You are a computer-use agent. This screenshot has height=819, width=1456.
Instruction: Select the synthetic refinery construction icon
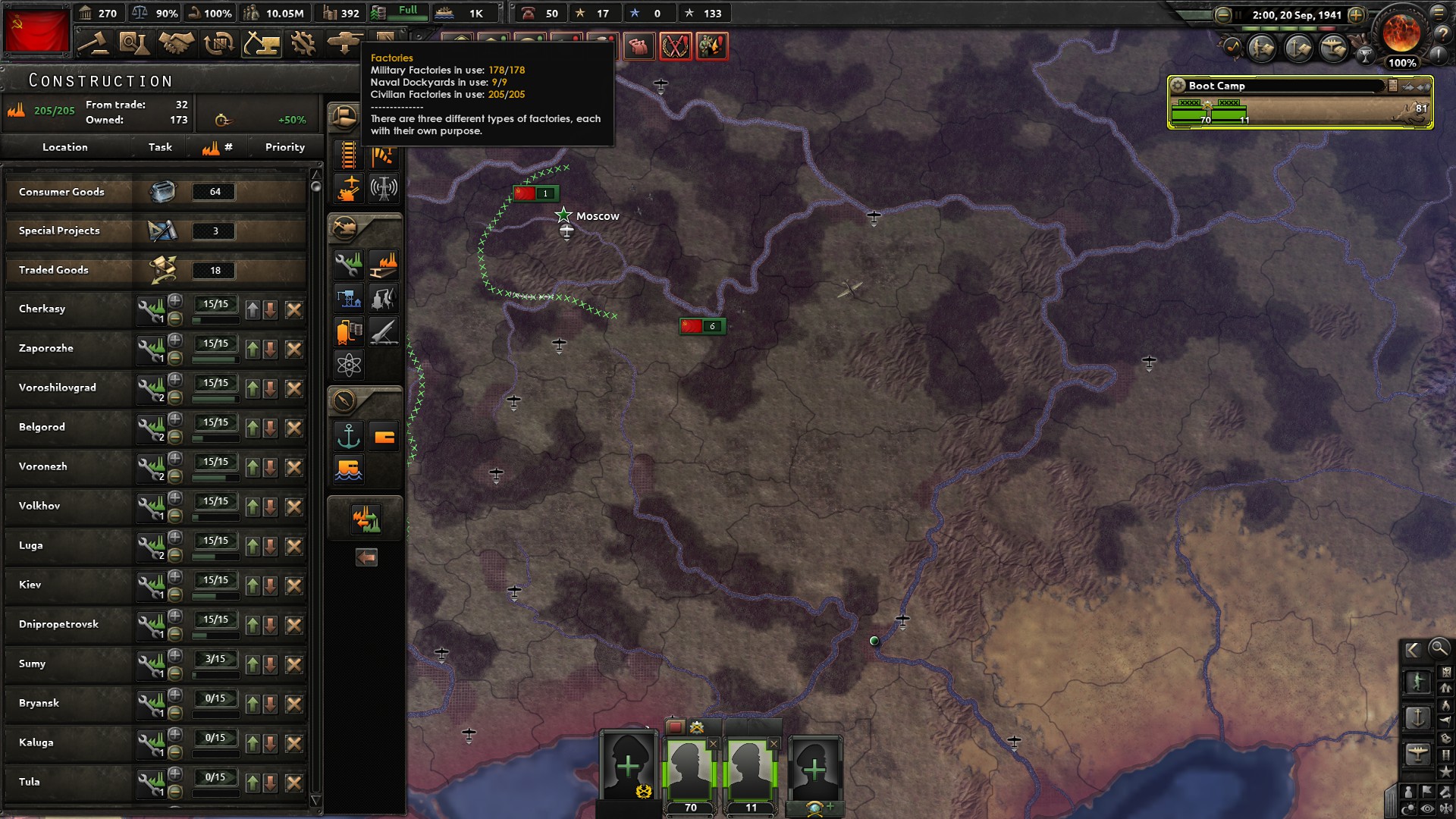384,297
